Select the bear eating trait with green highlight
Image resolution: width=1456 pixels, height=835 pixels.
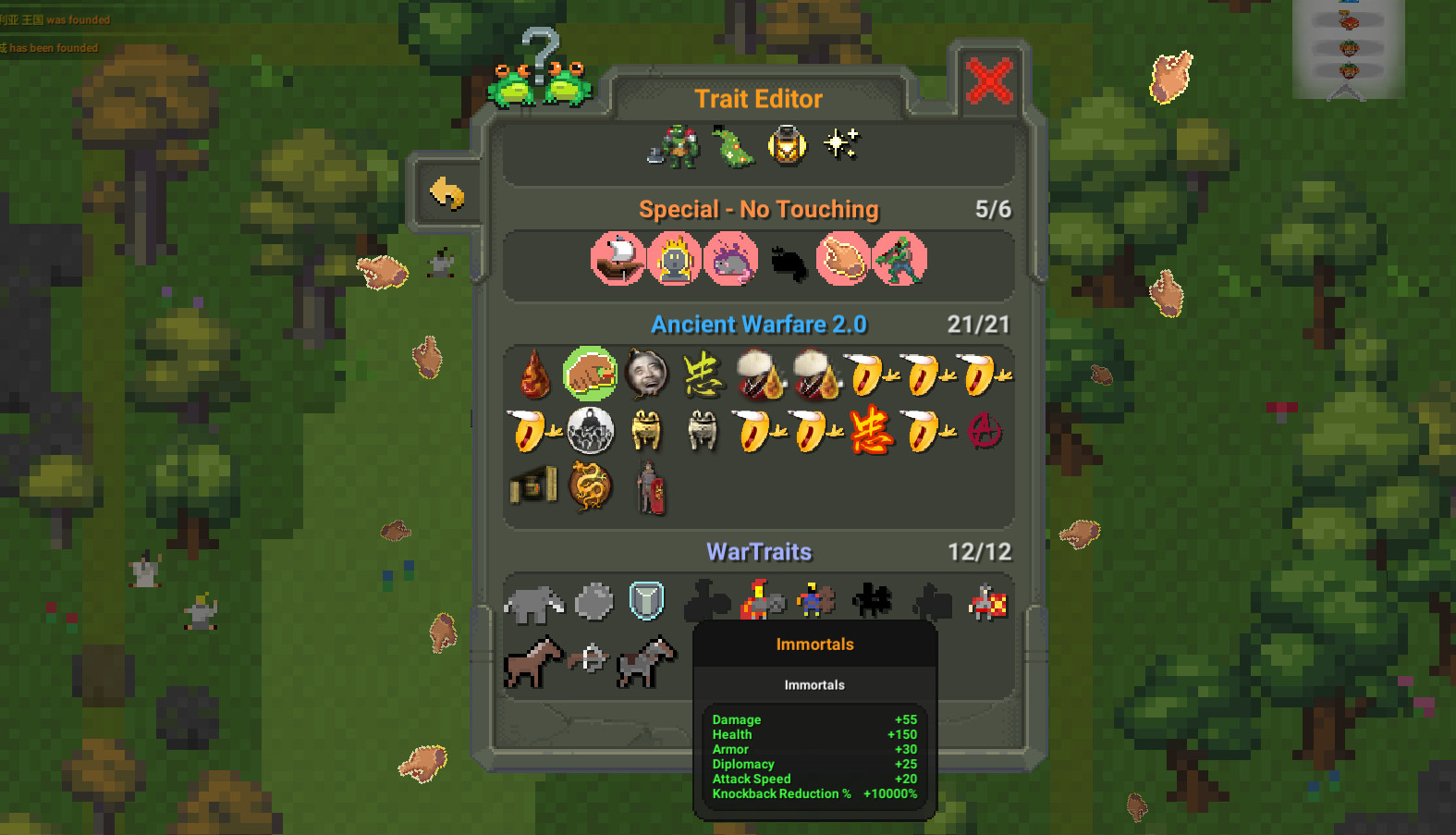(x=590, y=375)
